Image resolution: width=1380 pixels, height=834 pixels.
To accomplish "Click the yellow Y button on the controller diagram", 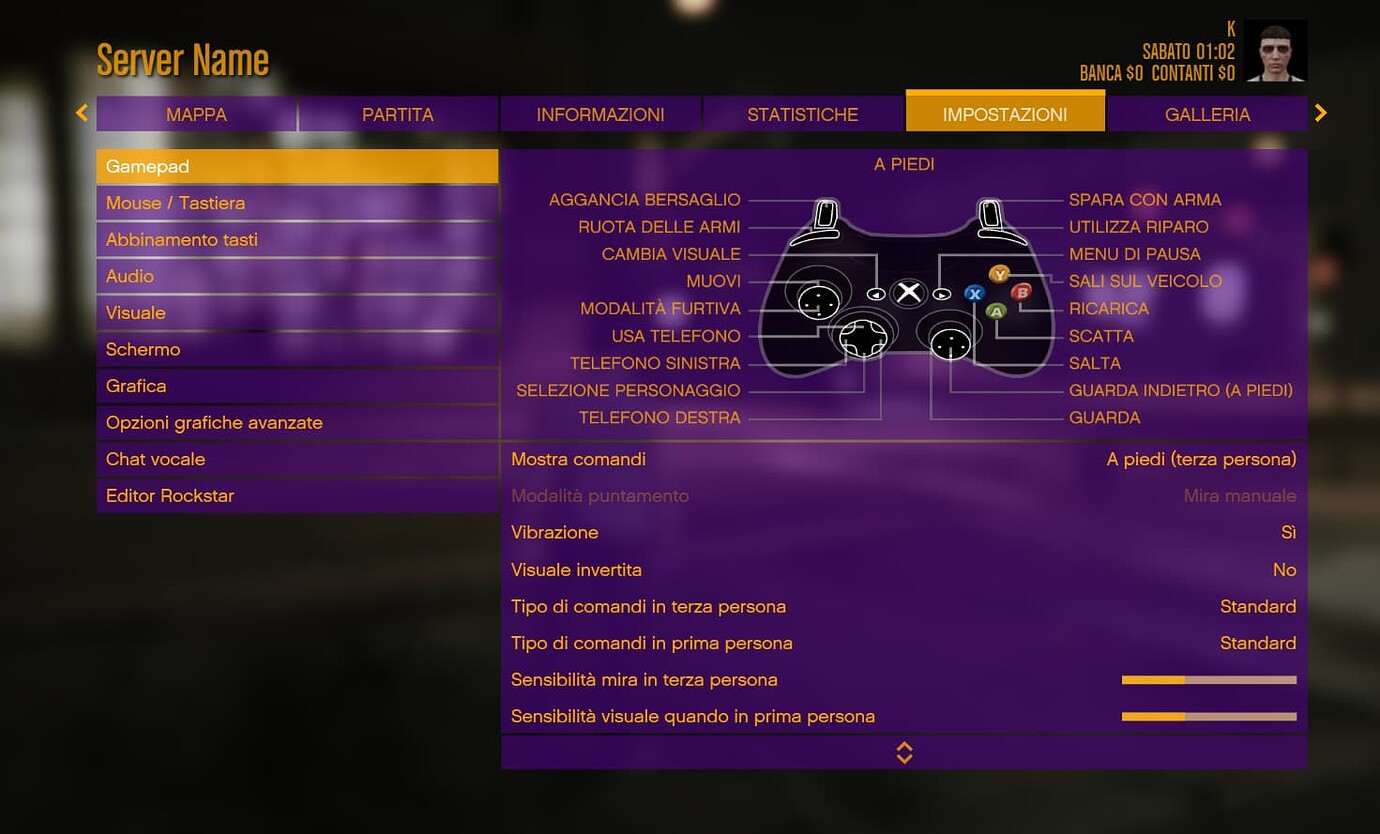I will 1000,274.
